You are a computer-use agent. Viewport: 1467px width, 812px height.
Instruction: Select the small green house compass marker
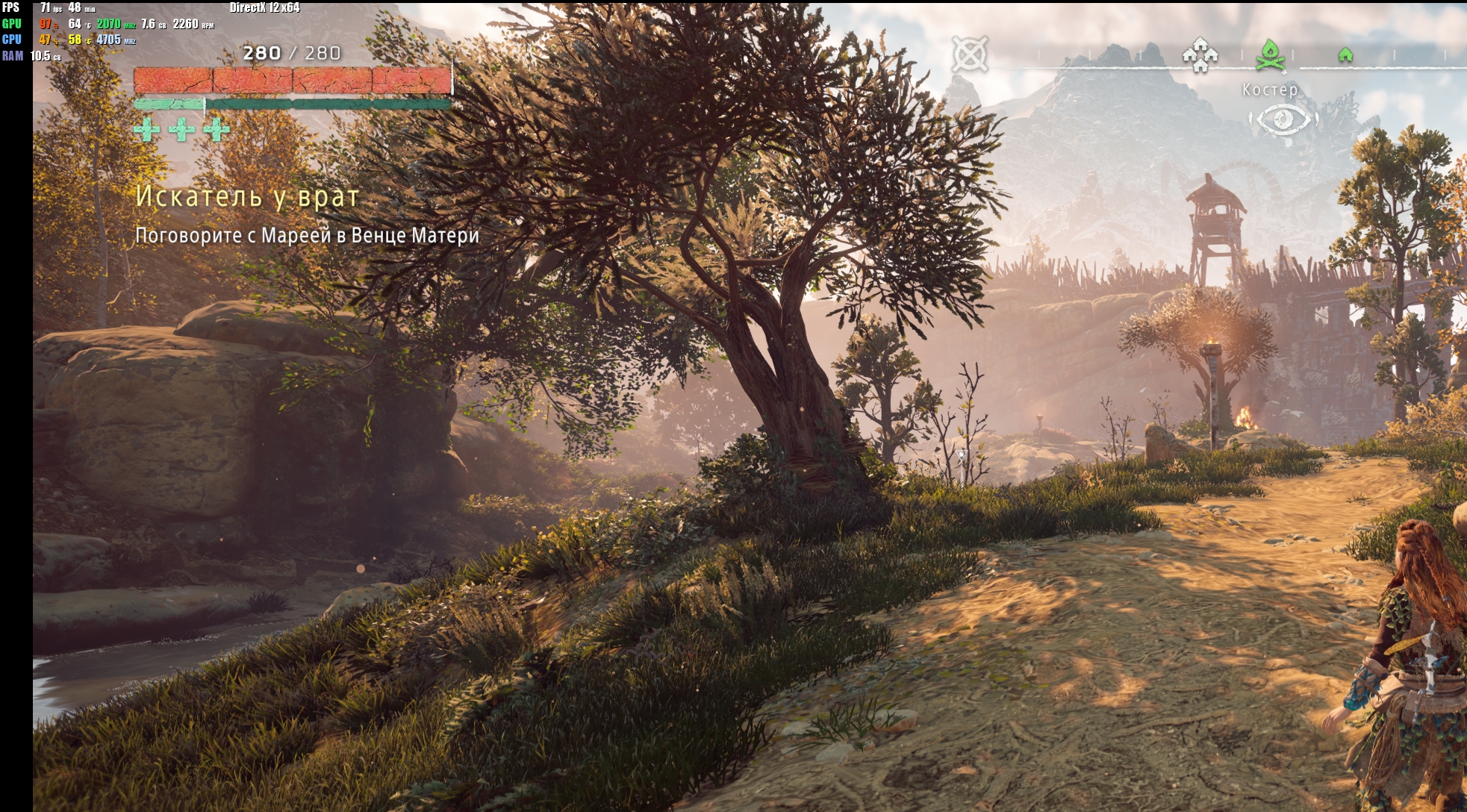tap(1345, 54)
